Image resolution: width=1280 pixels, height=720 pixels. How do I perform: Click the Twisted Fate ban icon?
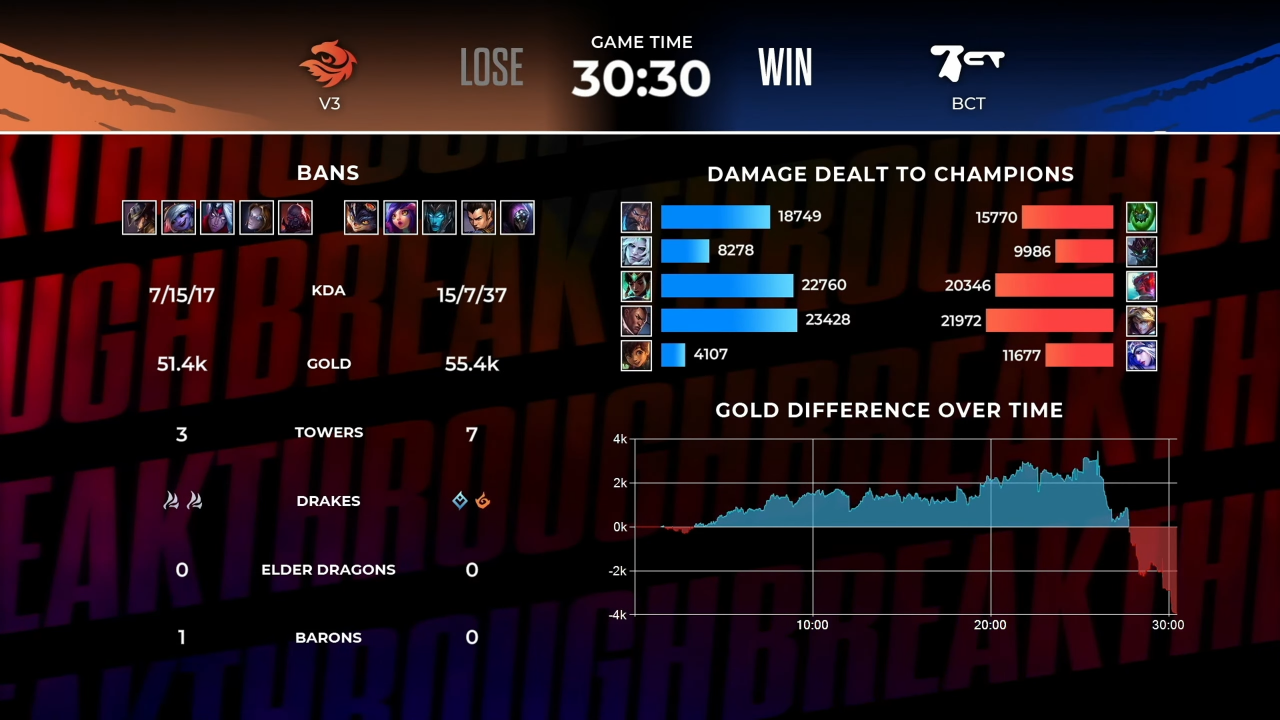[x=139, y=217]
